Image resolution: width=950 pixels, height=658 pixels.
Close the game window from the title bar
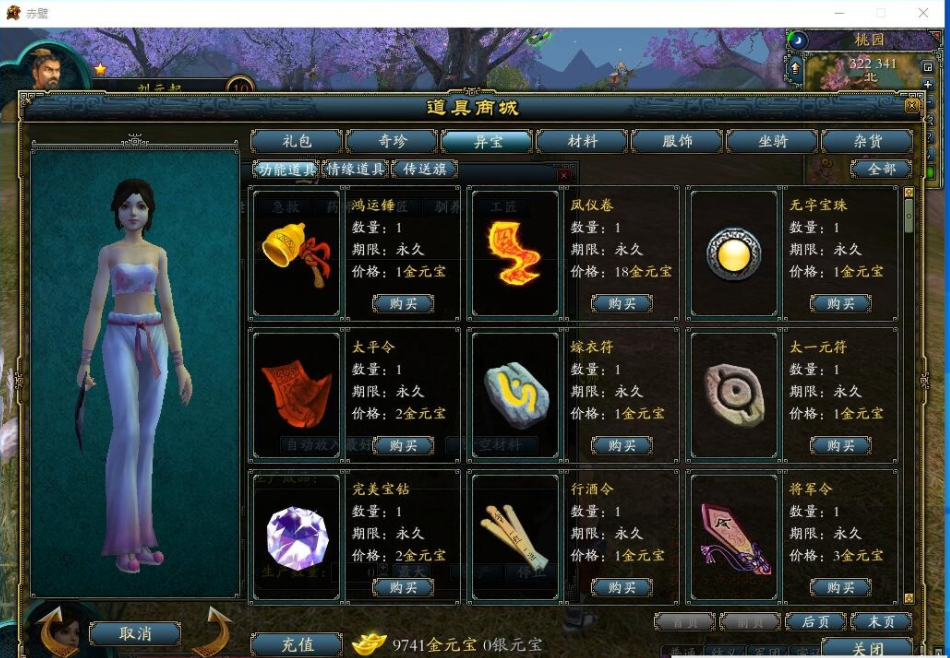point(924,13)
